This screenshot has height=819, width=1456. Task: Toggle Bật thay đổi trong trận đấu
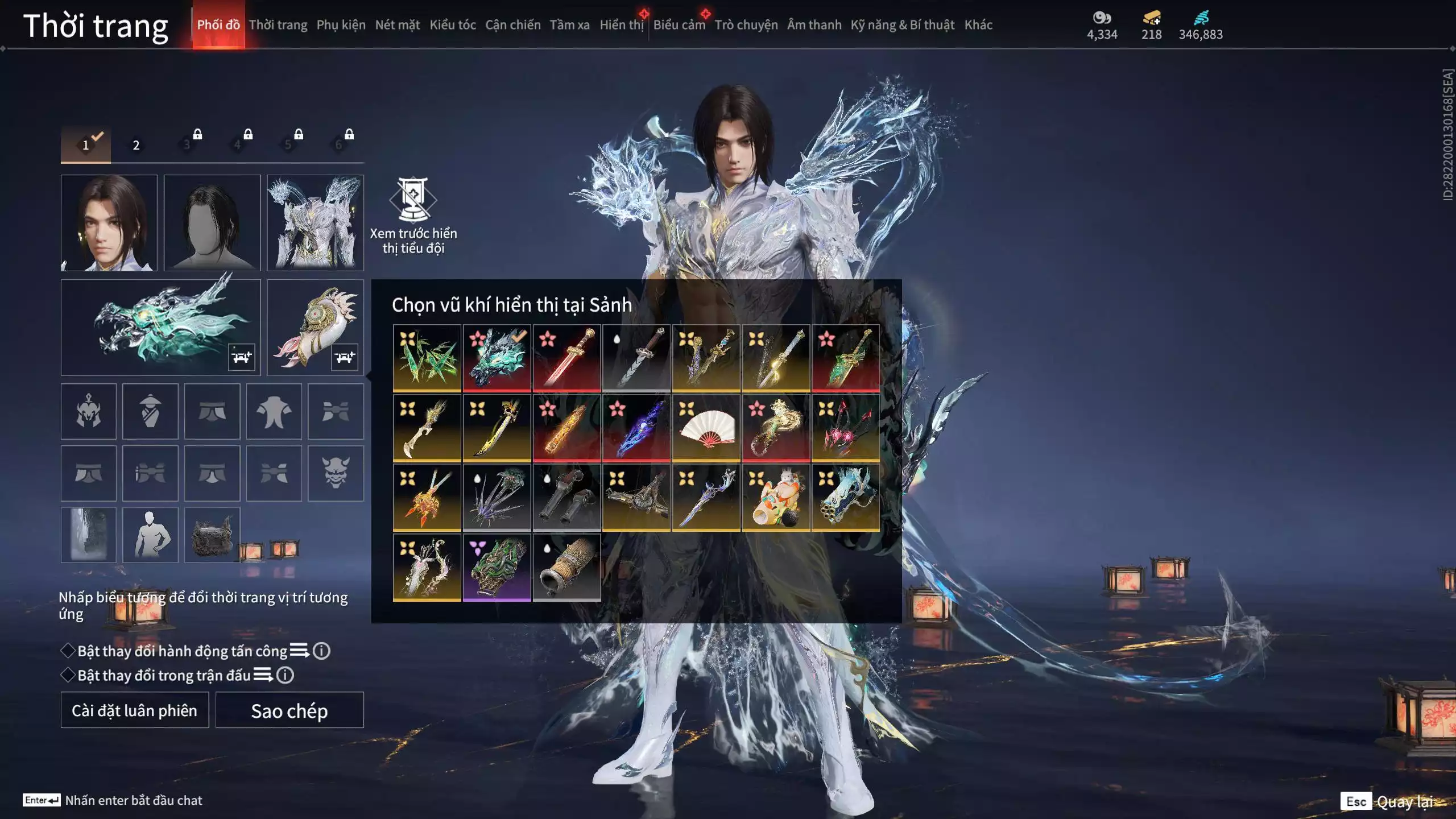tap(68, 675)
